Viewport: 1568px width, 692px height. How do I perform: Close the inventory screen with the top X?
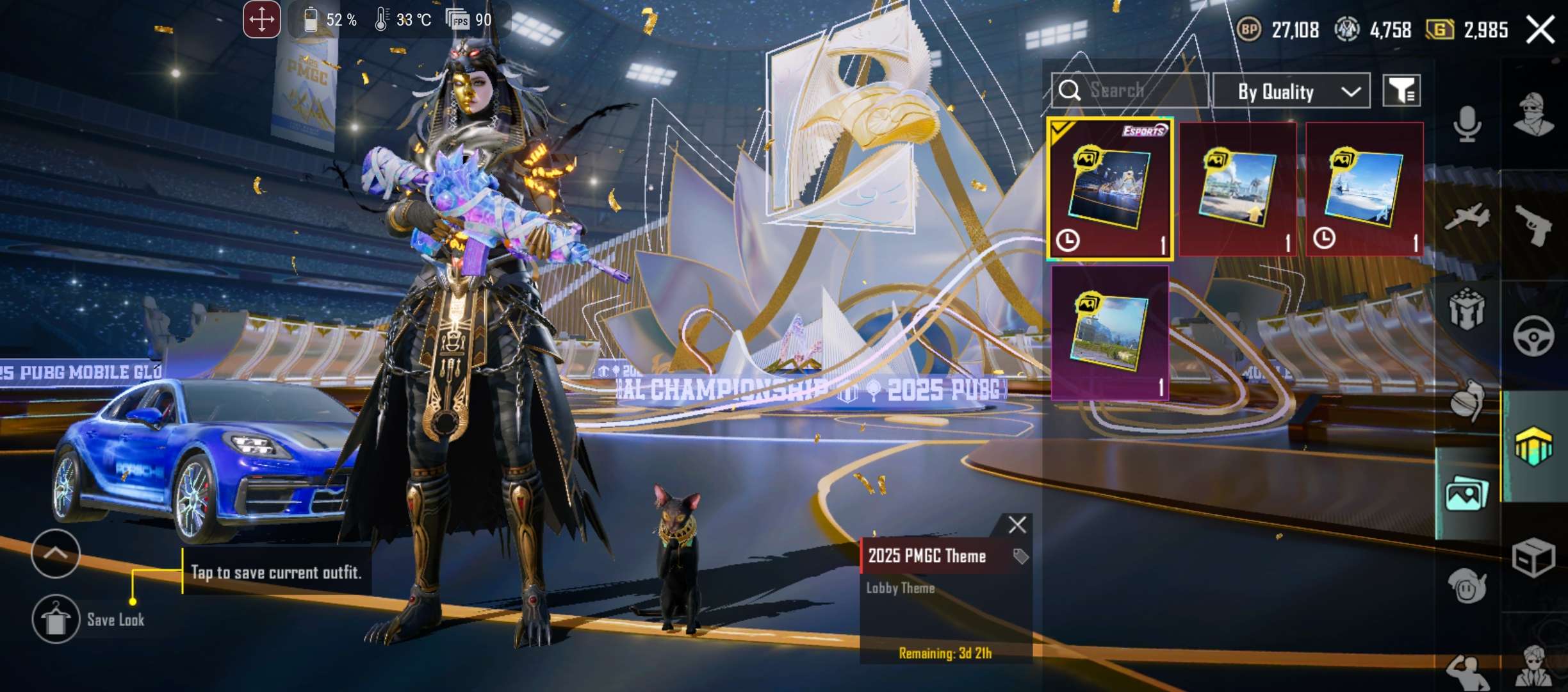click(1540, 29)
